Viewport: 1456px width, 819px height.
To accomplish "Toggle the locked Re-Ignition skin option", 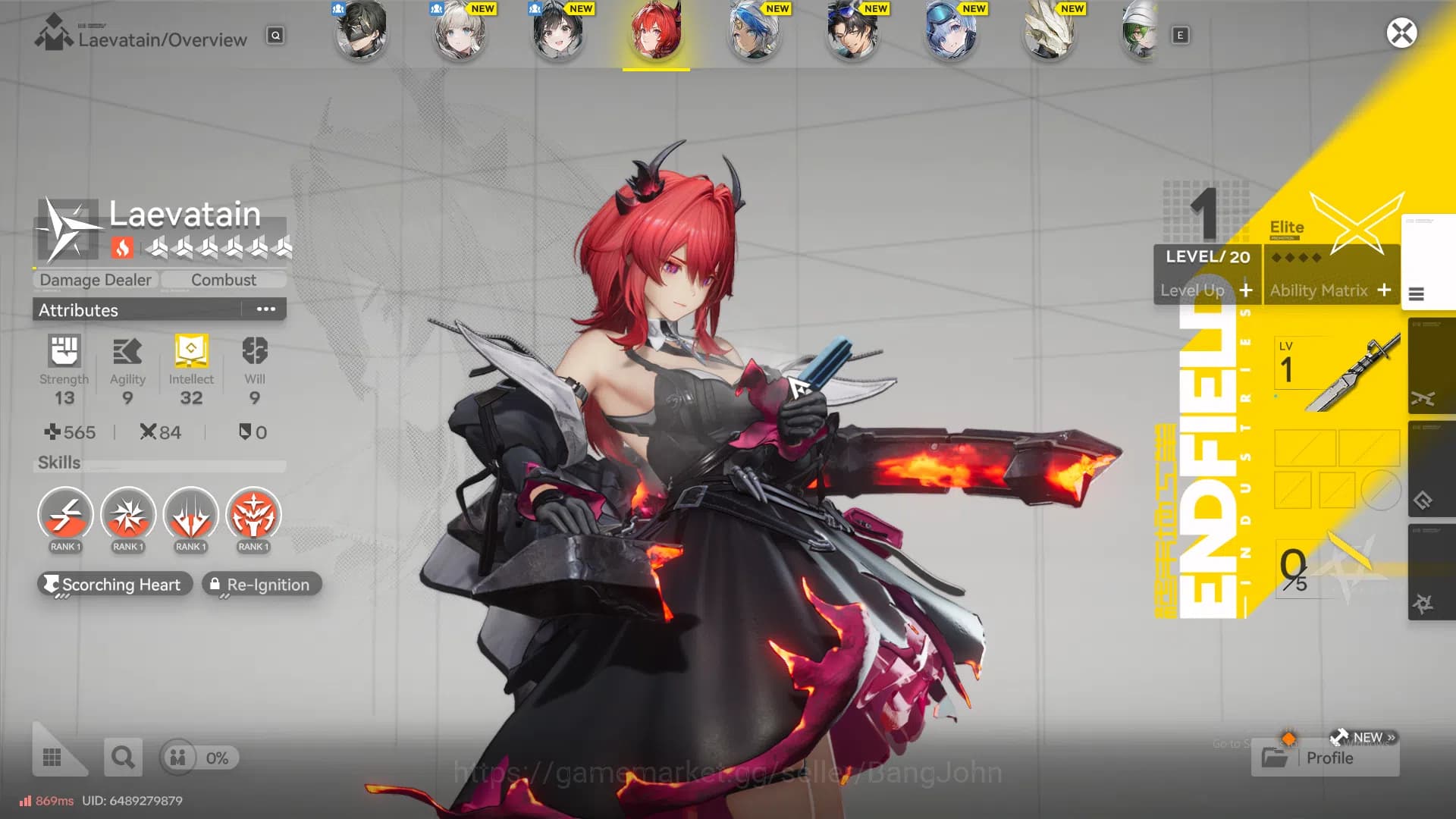I will [262, 585].
